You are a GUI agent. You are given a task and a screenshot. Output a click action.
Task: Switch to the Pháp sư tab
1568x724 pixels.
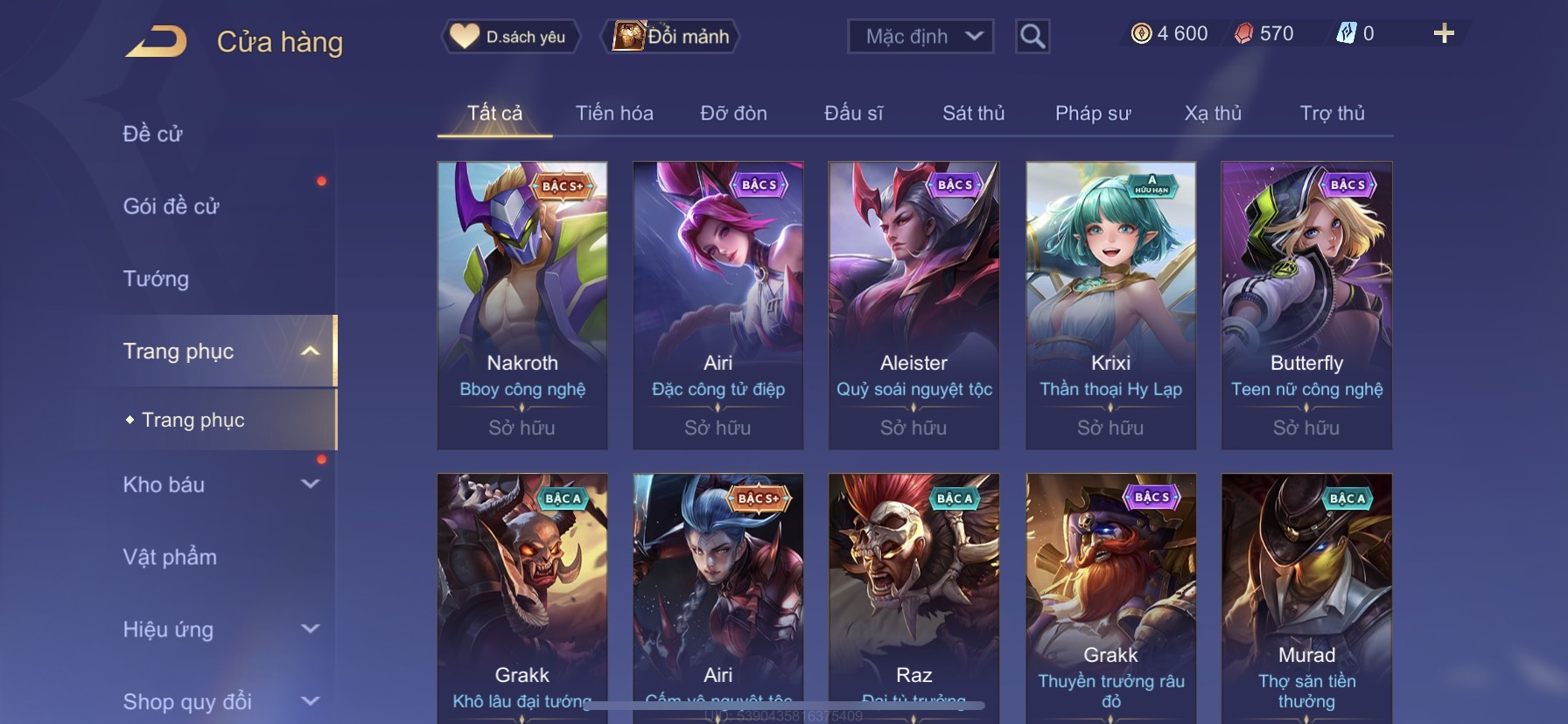1093,113
